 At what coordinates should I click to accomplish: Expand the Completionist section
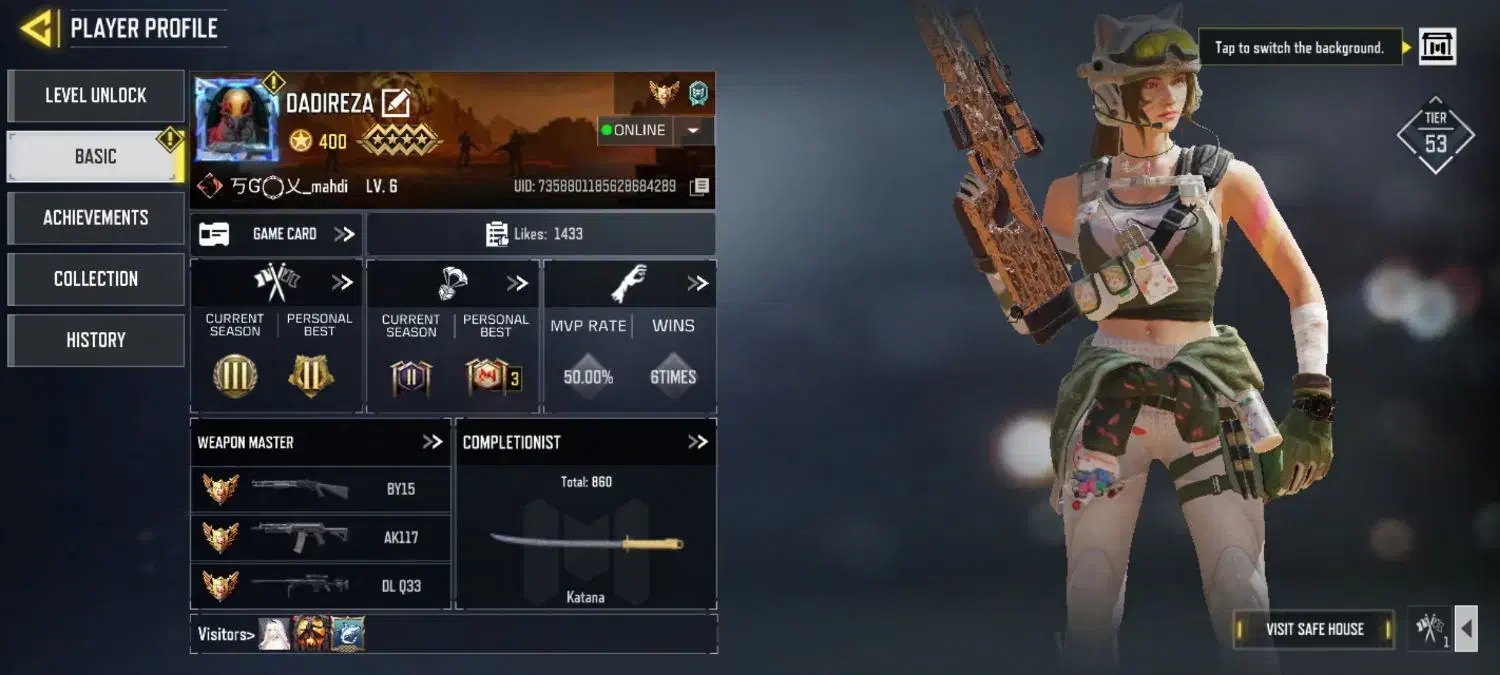697,442
